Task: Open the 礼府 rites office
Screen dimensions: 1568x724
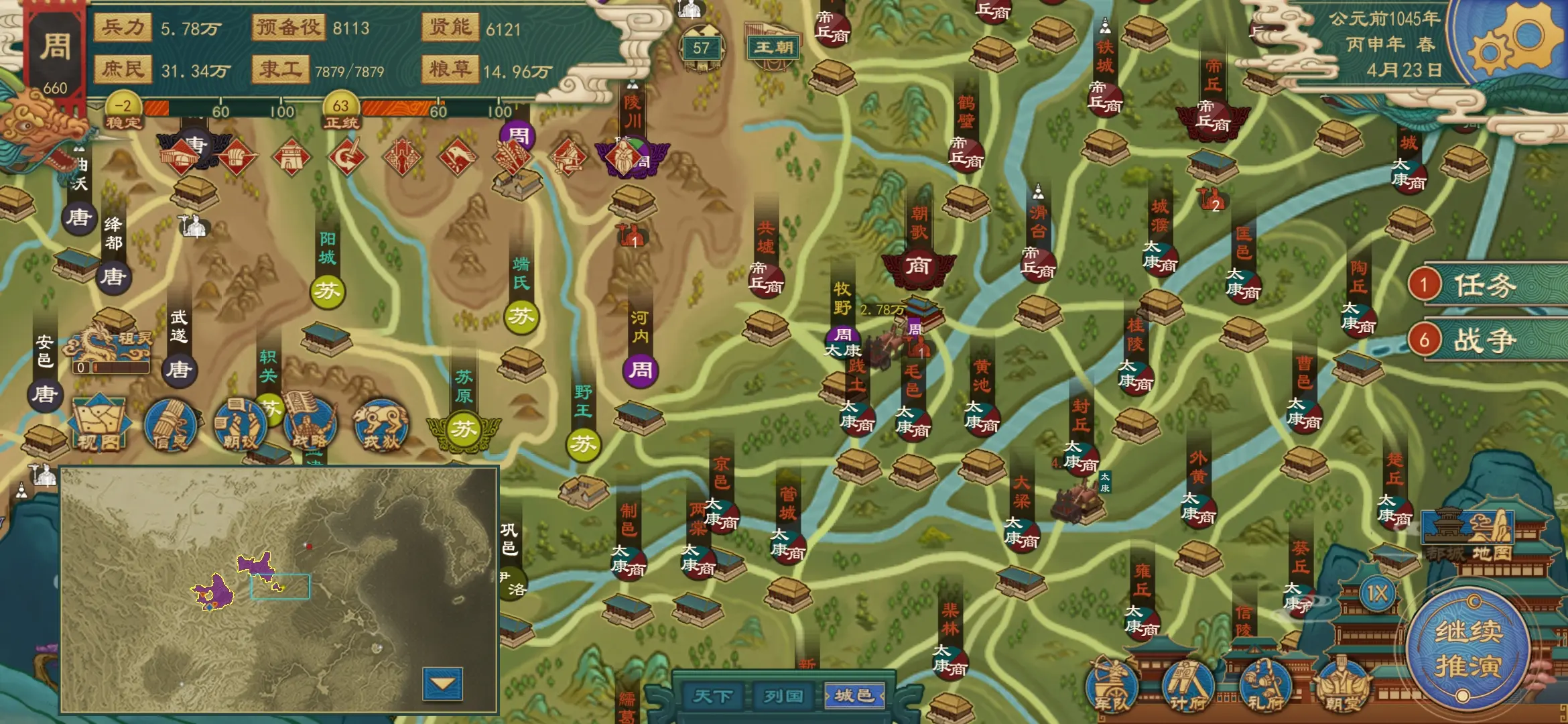Action: click(x=1264, y=686)
